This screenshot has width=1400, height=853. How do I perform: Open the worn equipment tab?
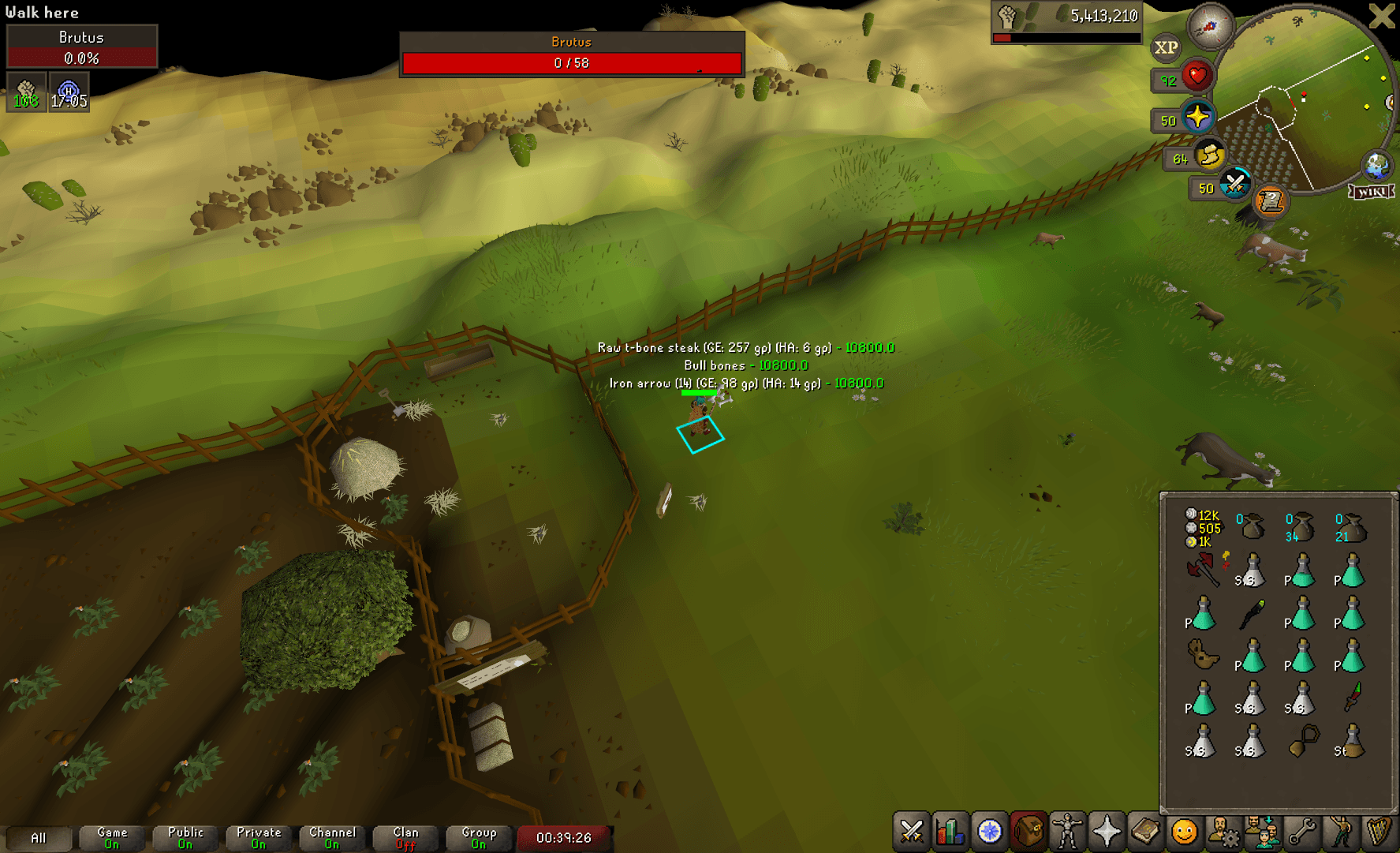pos(1066,831)
